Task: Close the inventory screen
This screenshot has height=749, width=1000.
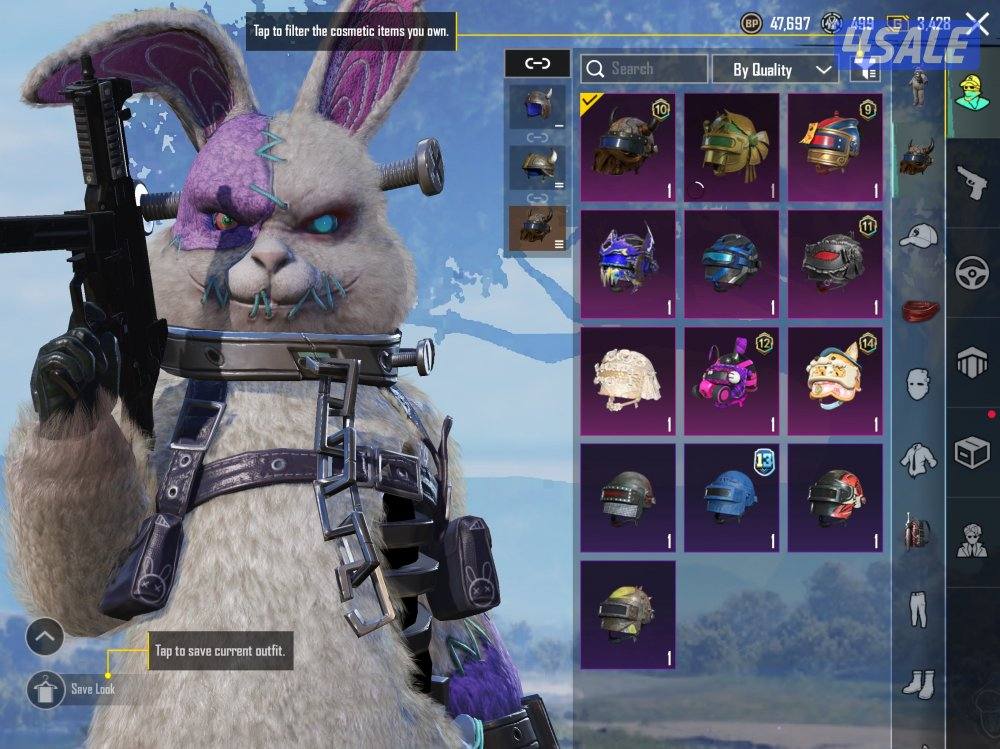Action: (976, 25)
